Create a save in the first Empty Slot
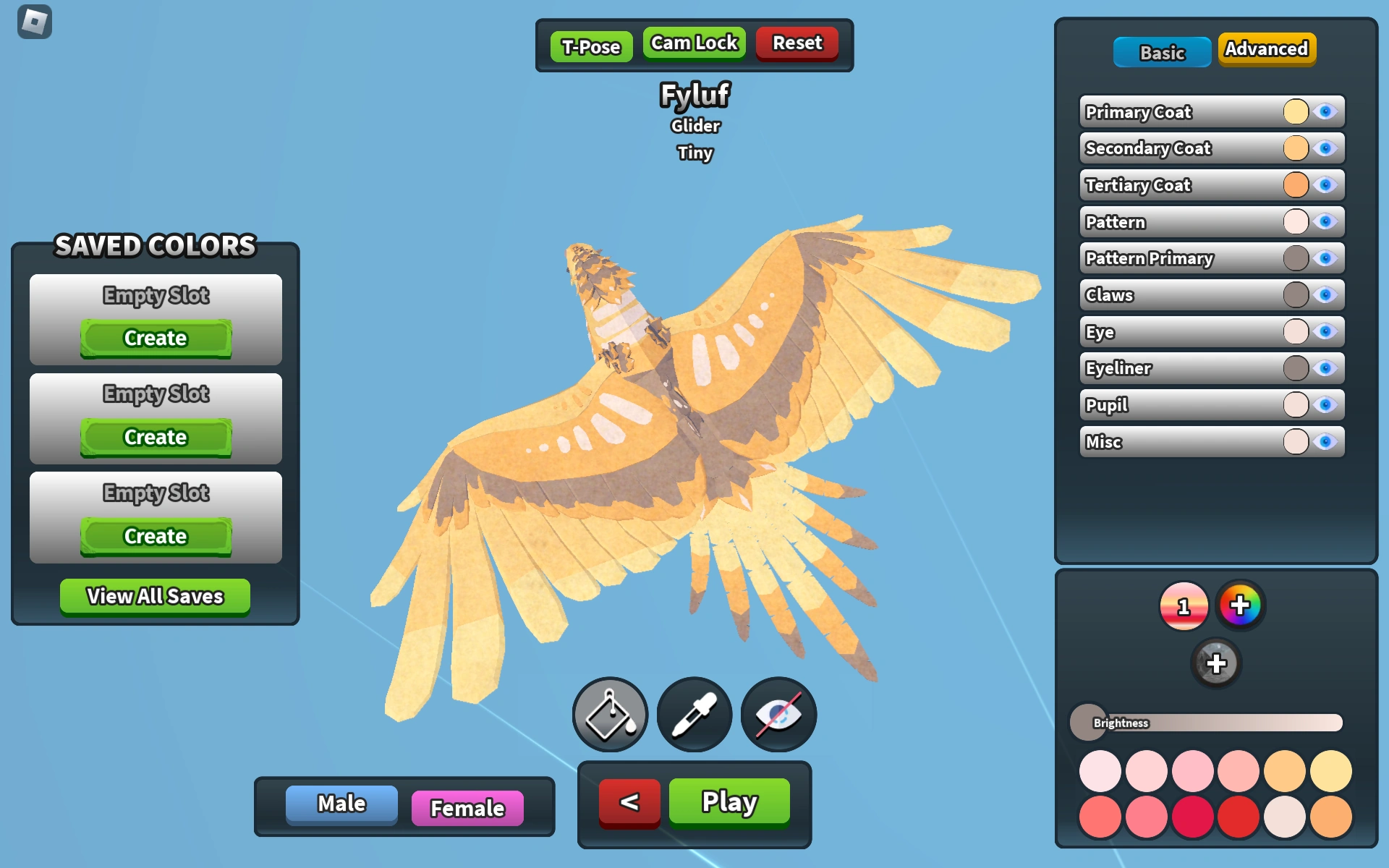Viewport: 1389px width, 868px height. (x=155, y=338)
